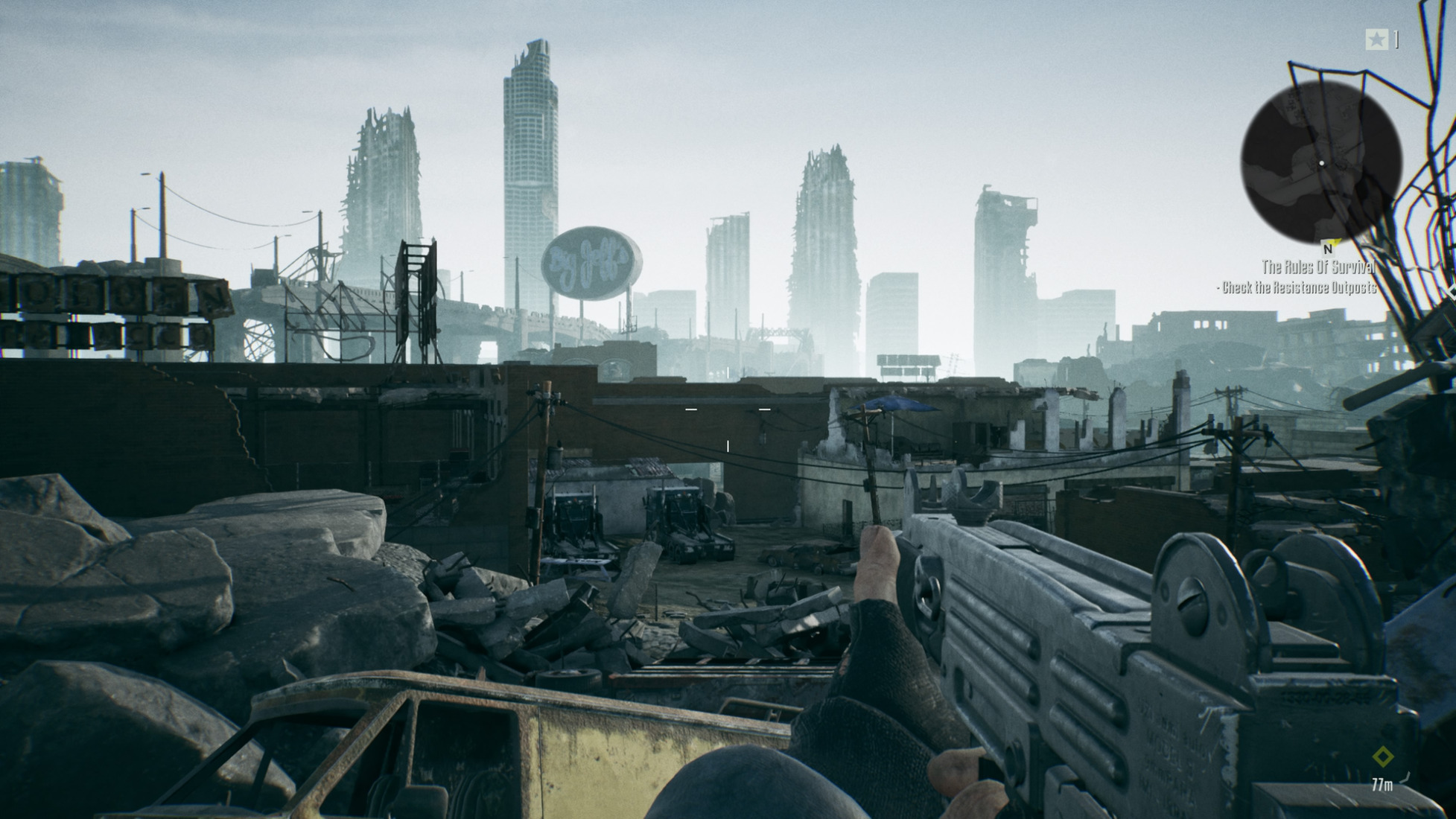Select The Rules Of Survival quest tracker

[1317, 267]
